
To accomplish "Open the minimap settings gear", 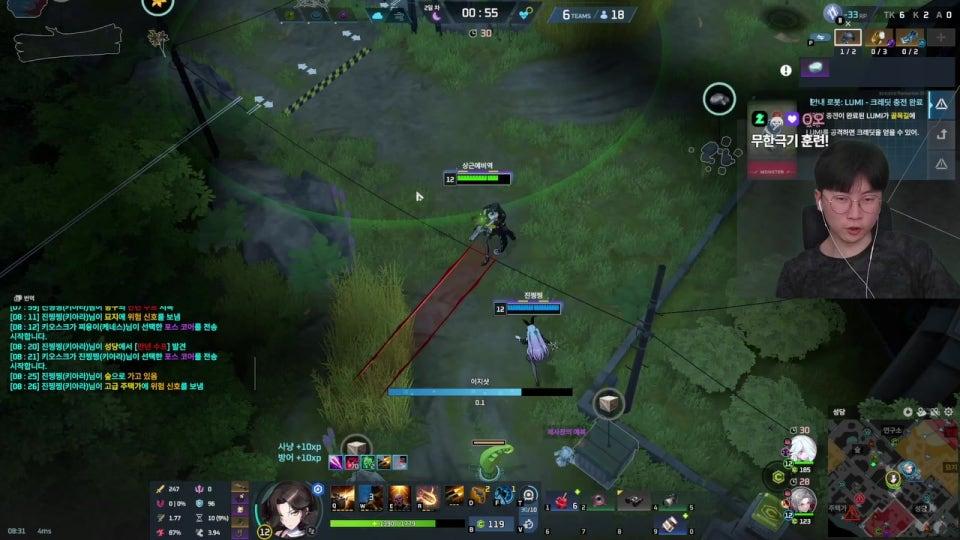I will tap(947, 411).
